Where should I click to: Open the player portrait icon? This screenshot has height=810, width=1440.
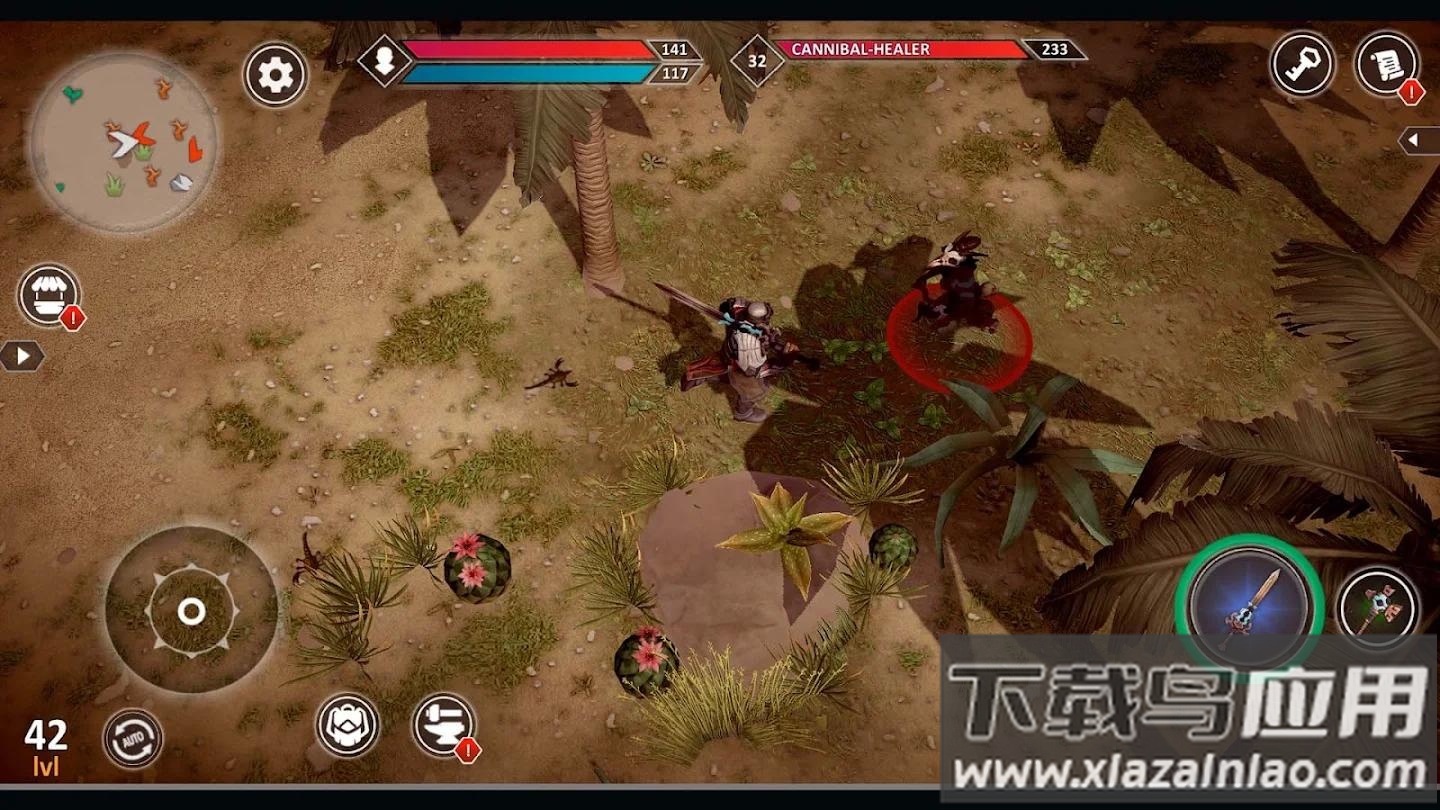tap(385, 60)
